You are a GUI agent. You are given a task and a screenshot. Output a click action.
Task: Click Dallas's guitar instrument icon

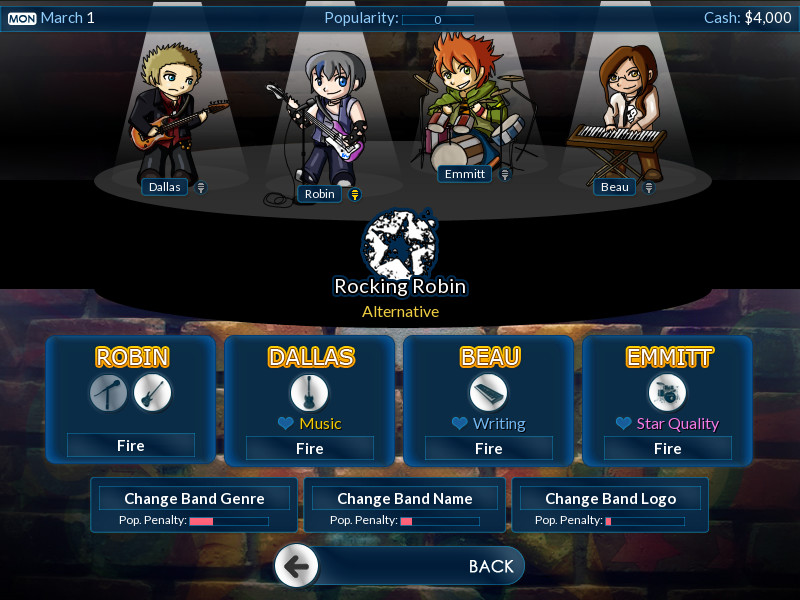[309, 393]
